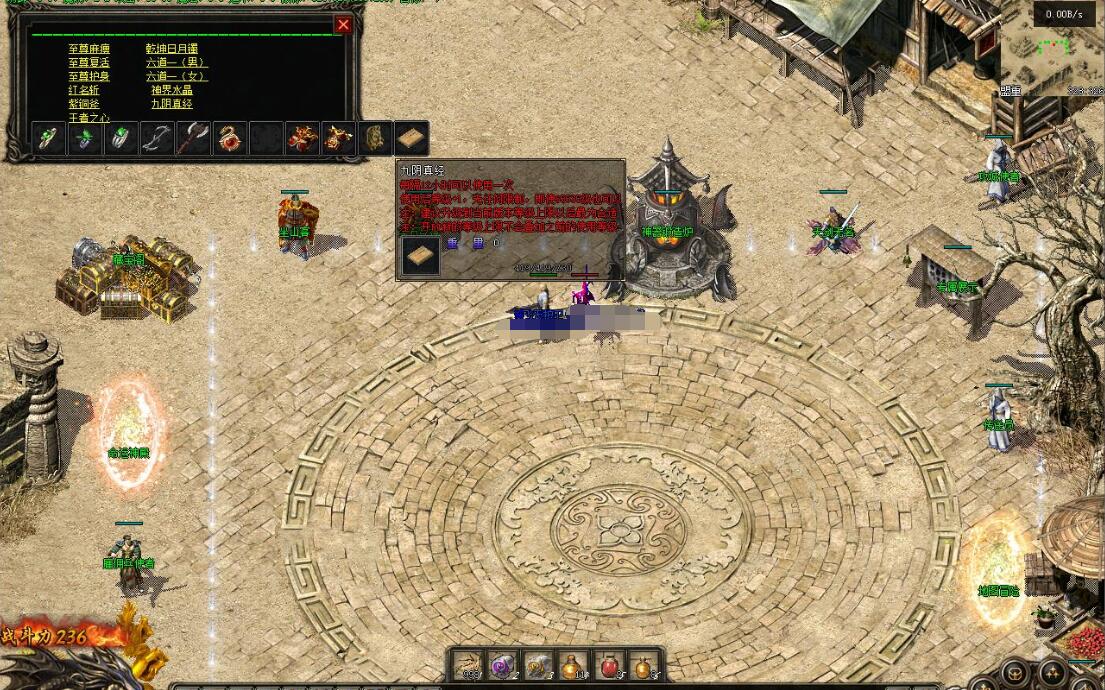Screen dimensions: 1105x690
Task: Use the red potion in the hotbar
Action: tap(609, 665)
